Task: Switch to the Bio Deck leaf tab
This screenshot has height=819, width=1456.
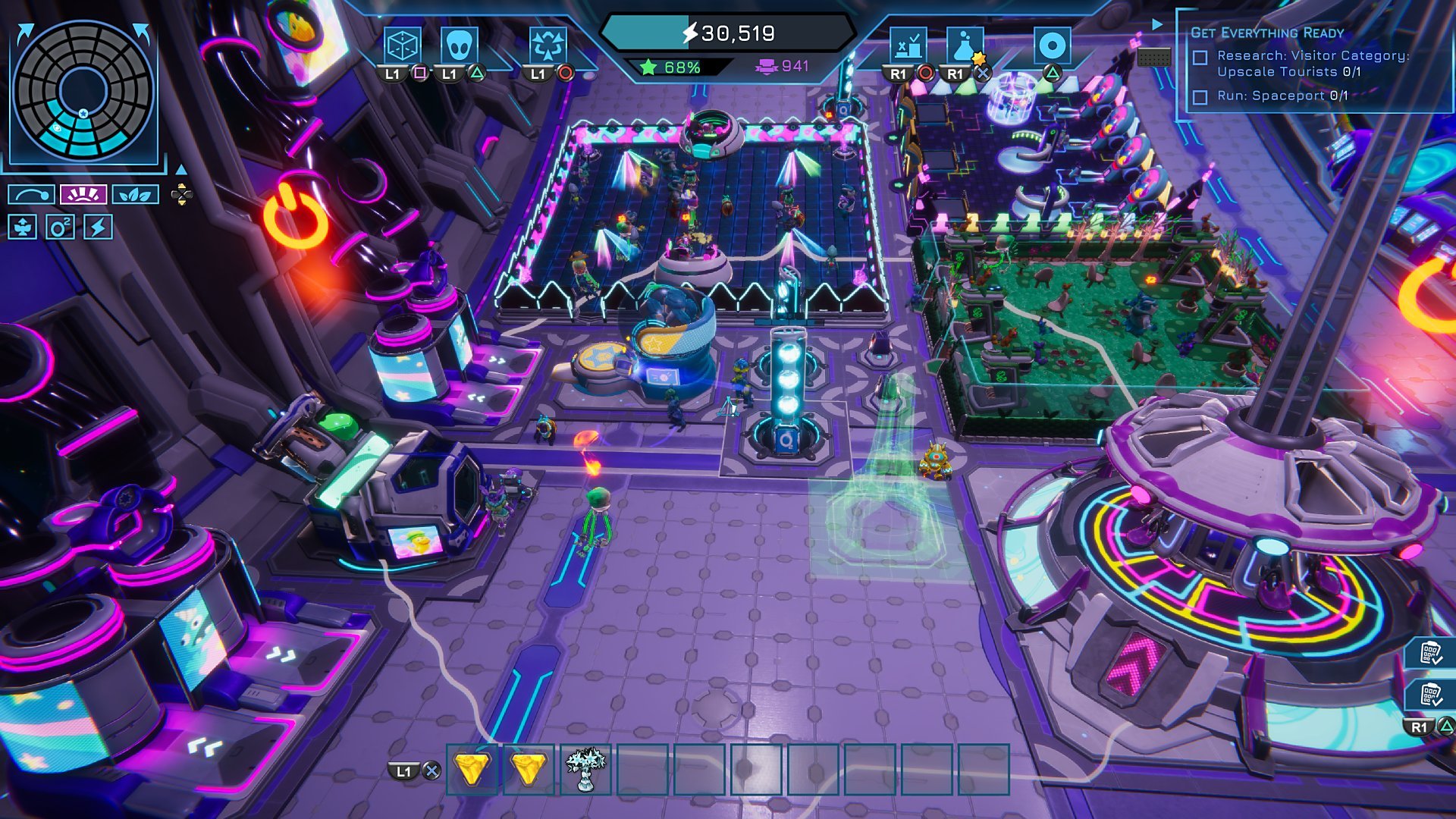Action: [135, 195]
